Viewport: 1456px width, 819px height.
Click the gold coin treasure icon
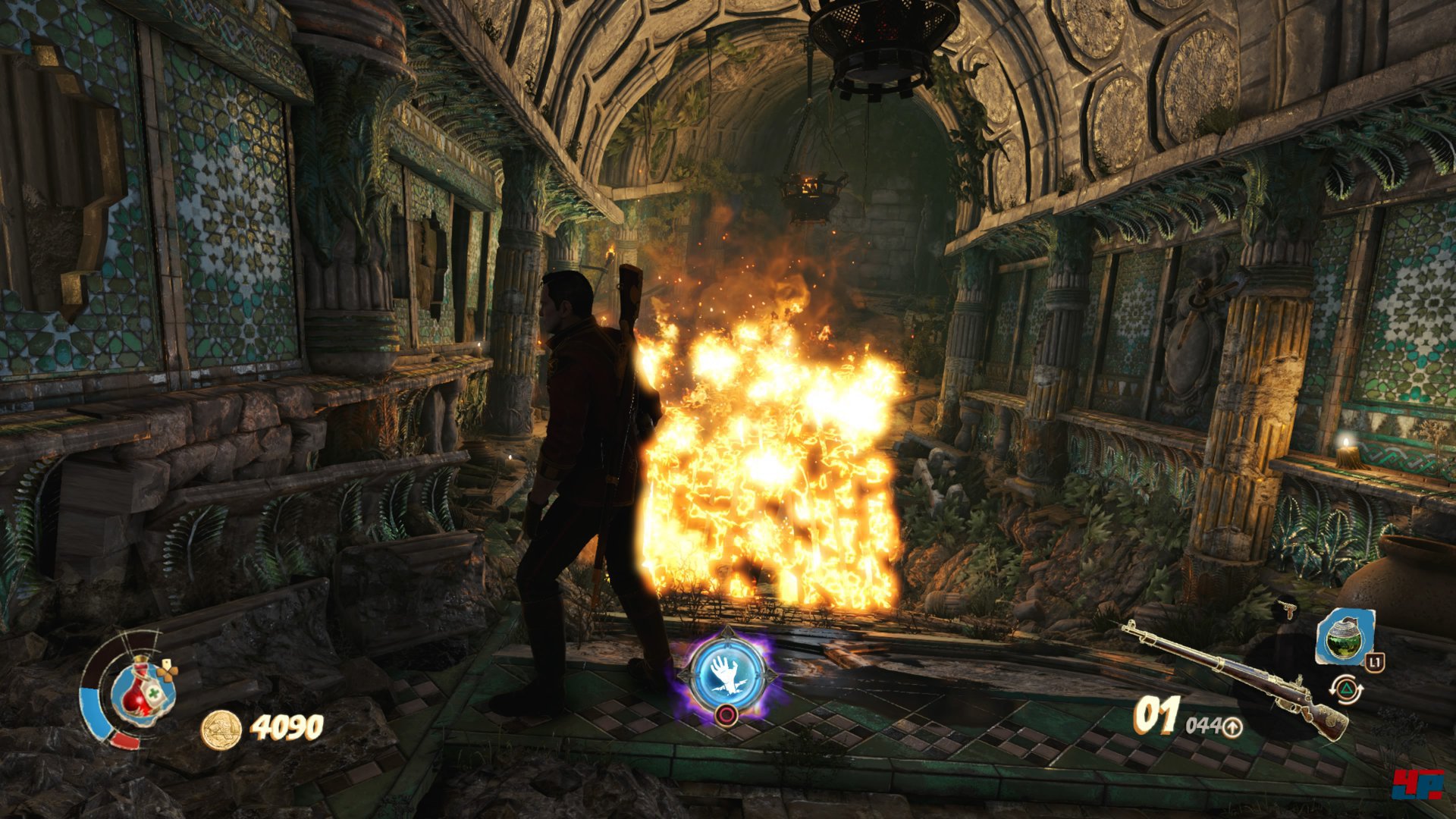pyautogui.click(x=221, y=730)
